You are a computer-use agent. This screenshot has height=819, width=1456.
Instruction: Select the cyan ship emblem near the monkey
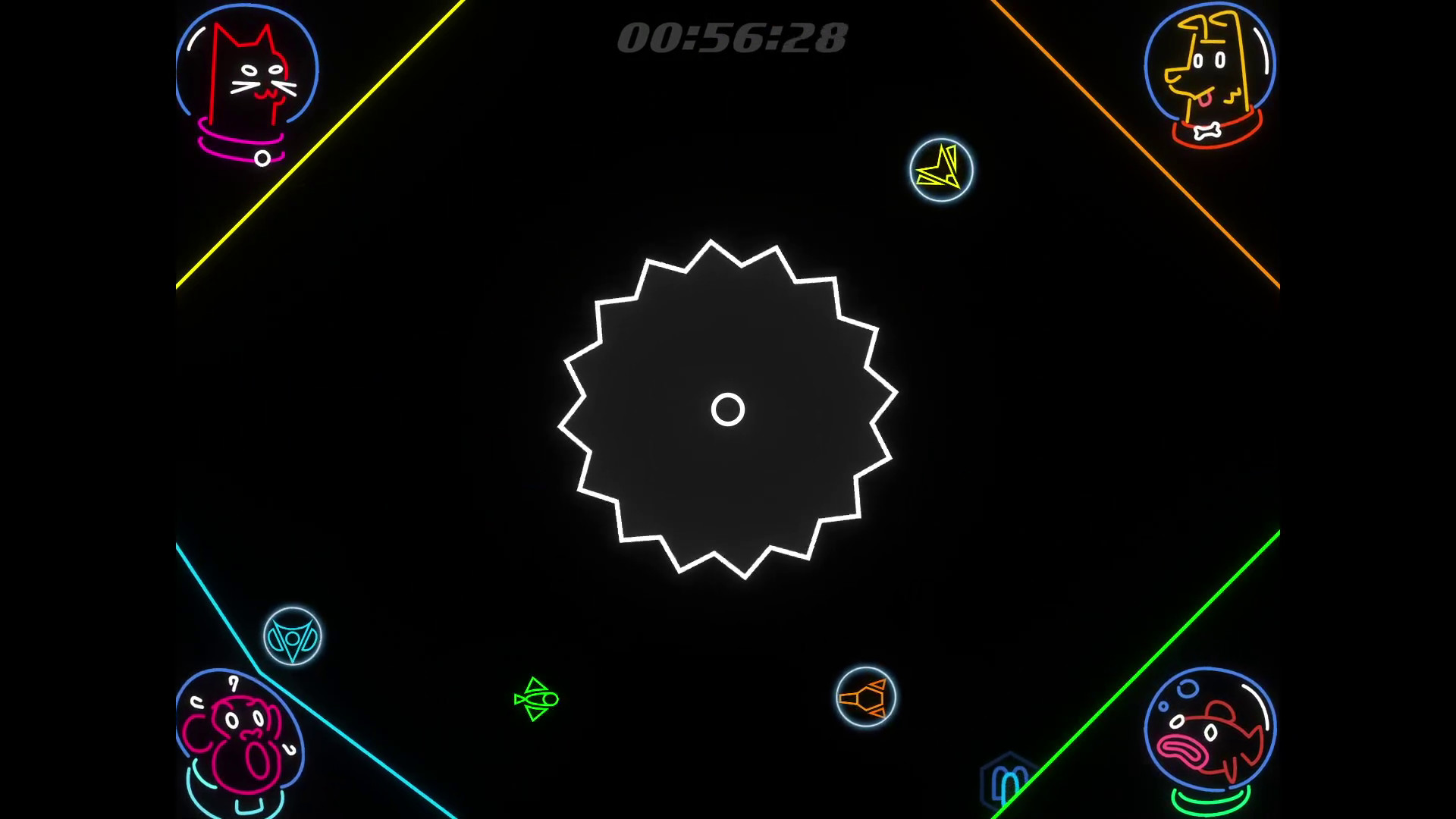tap(292, 637)
